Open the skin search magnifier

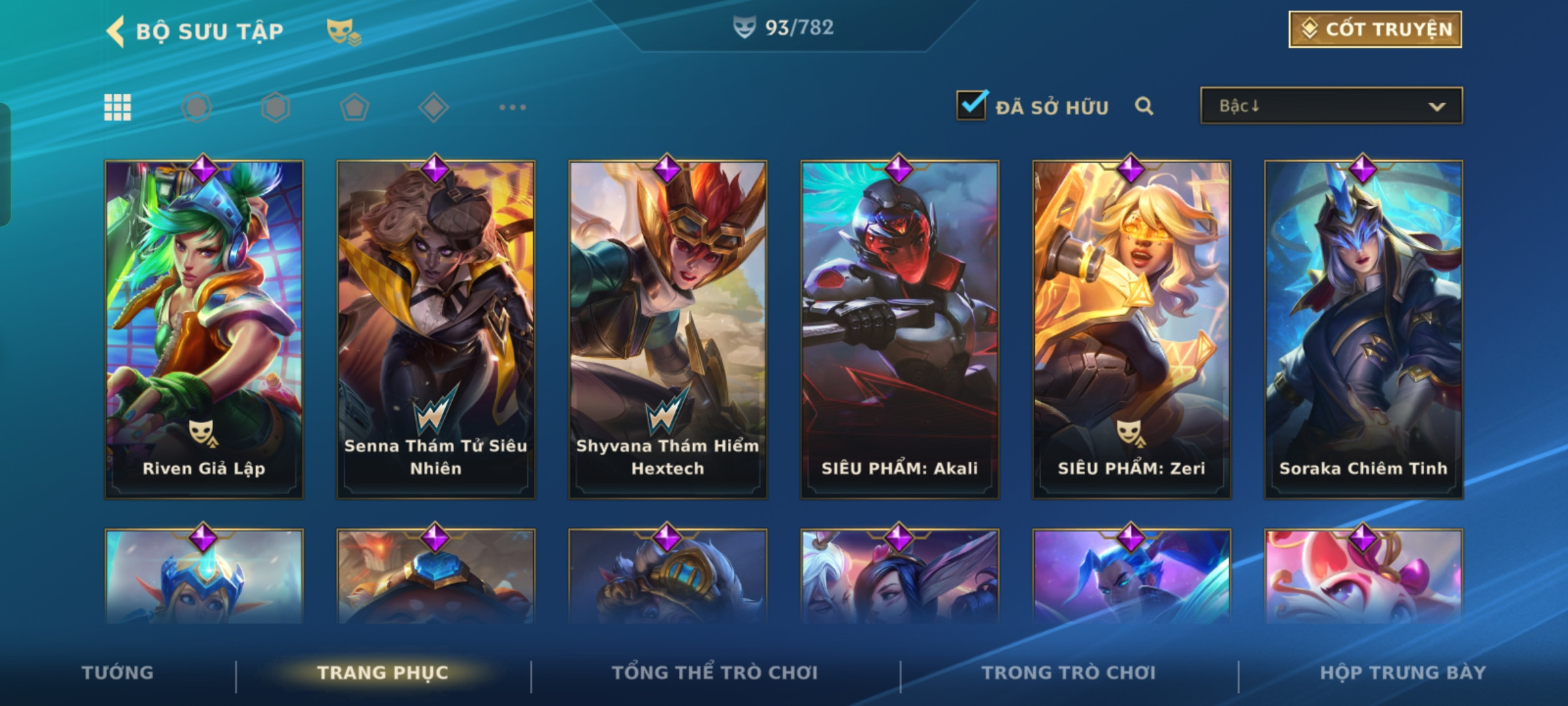tap(1143, 106)
